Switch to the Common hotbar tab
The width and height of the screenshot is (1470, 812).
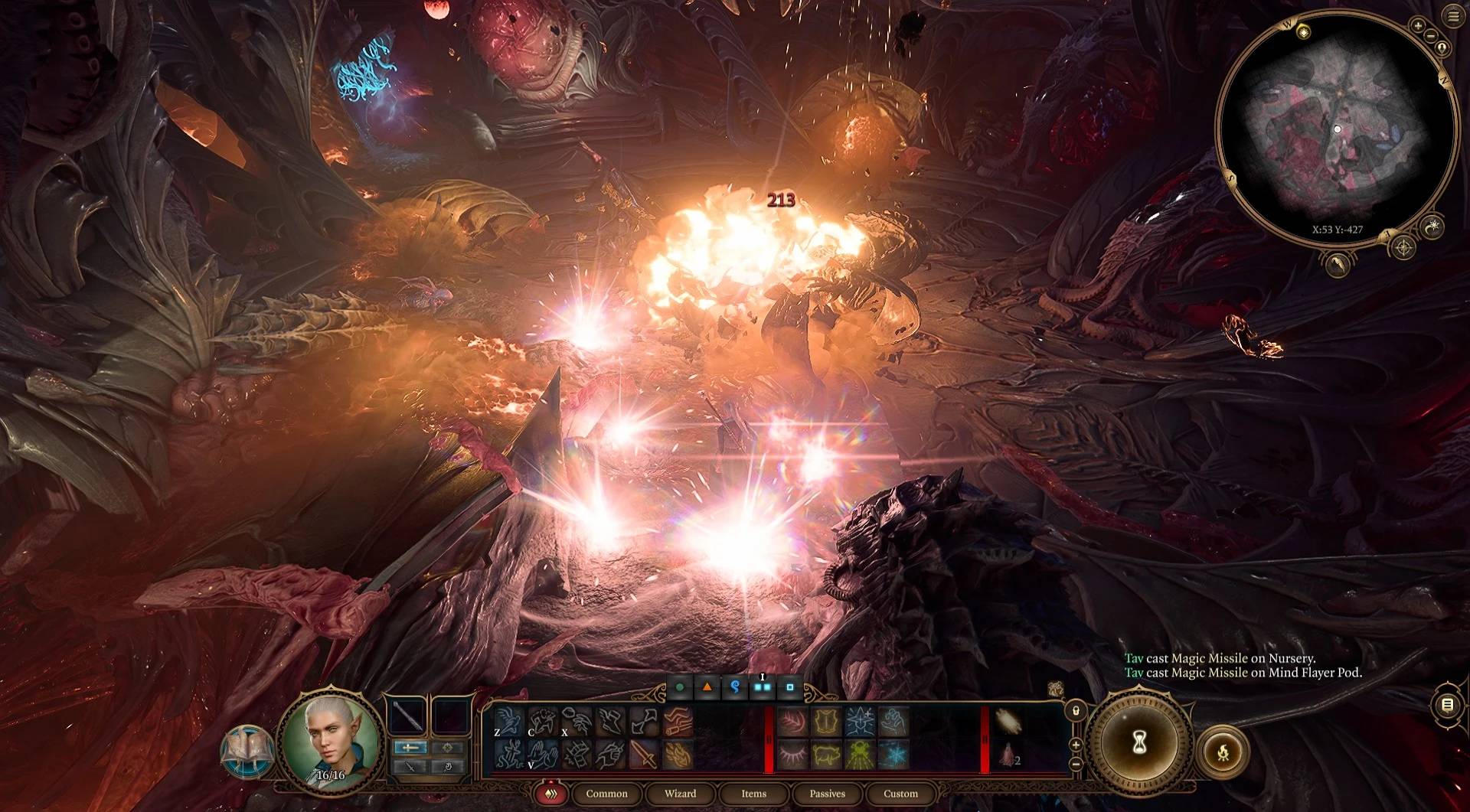606,794
